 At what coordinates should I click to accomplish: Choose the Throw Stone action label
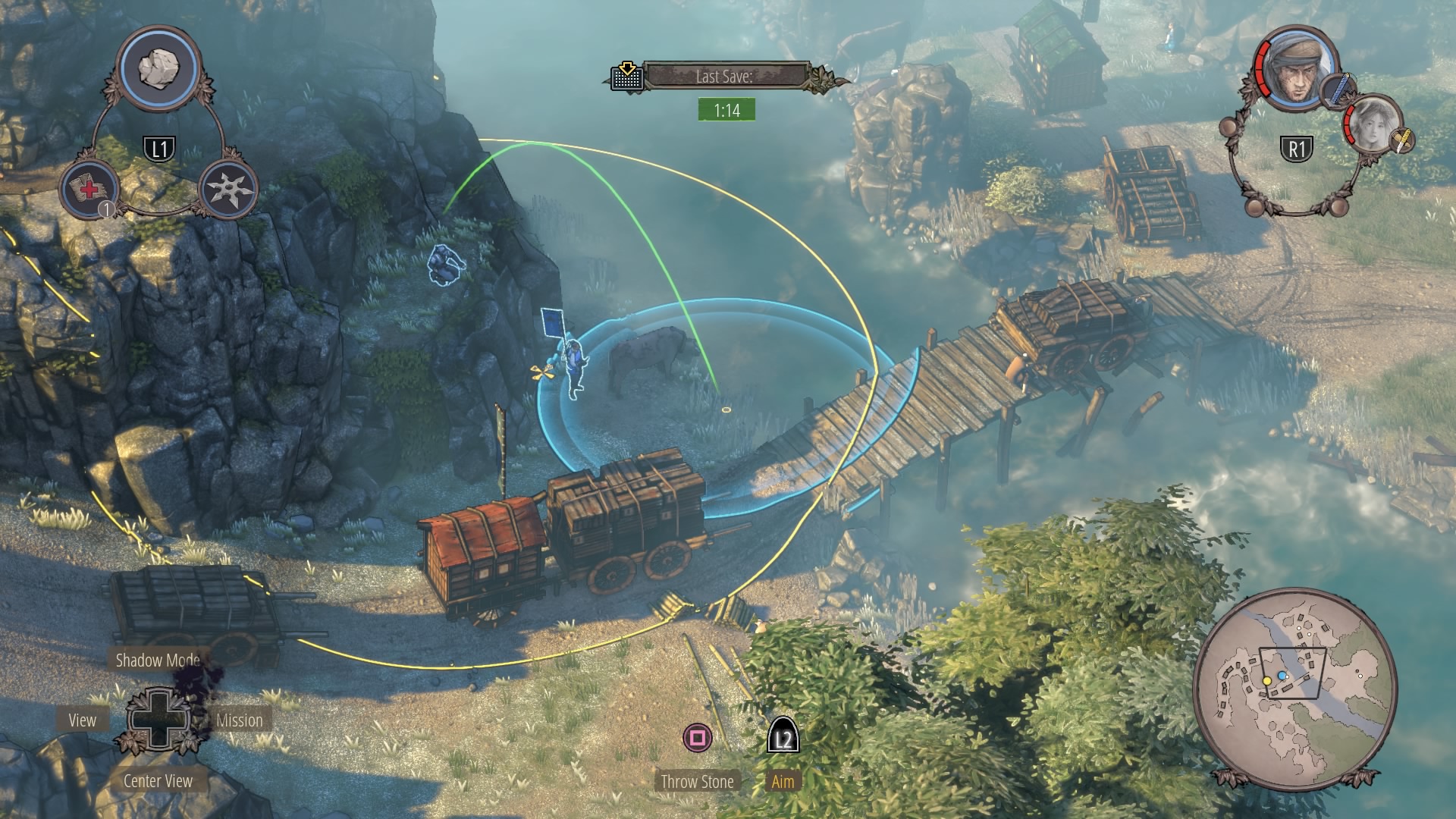click(x=697, y=782)
